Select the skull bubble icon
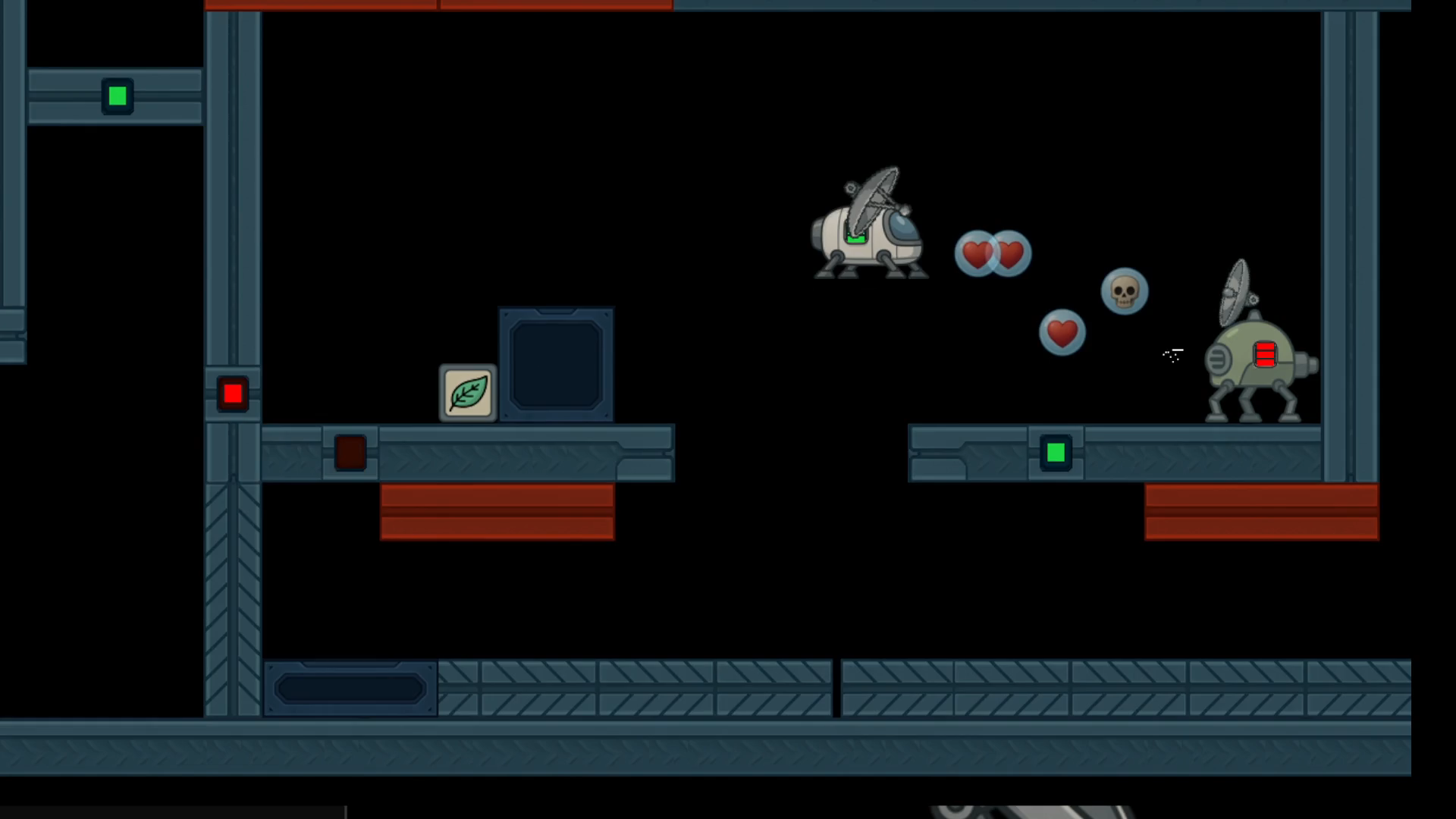The height and width of the screenshot is (819, 1456). [1124, 290]
